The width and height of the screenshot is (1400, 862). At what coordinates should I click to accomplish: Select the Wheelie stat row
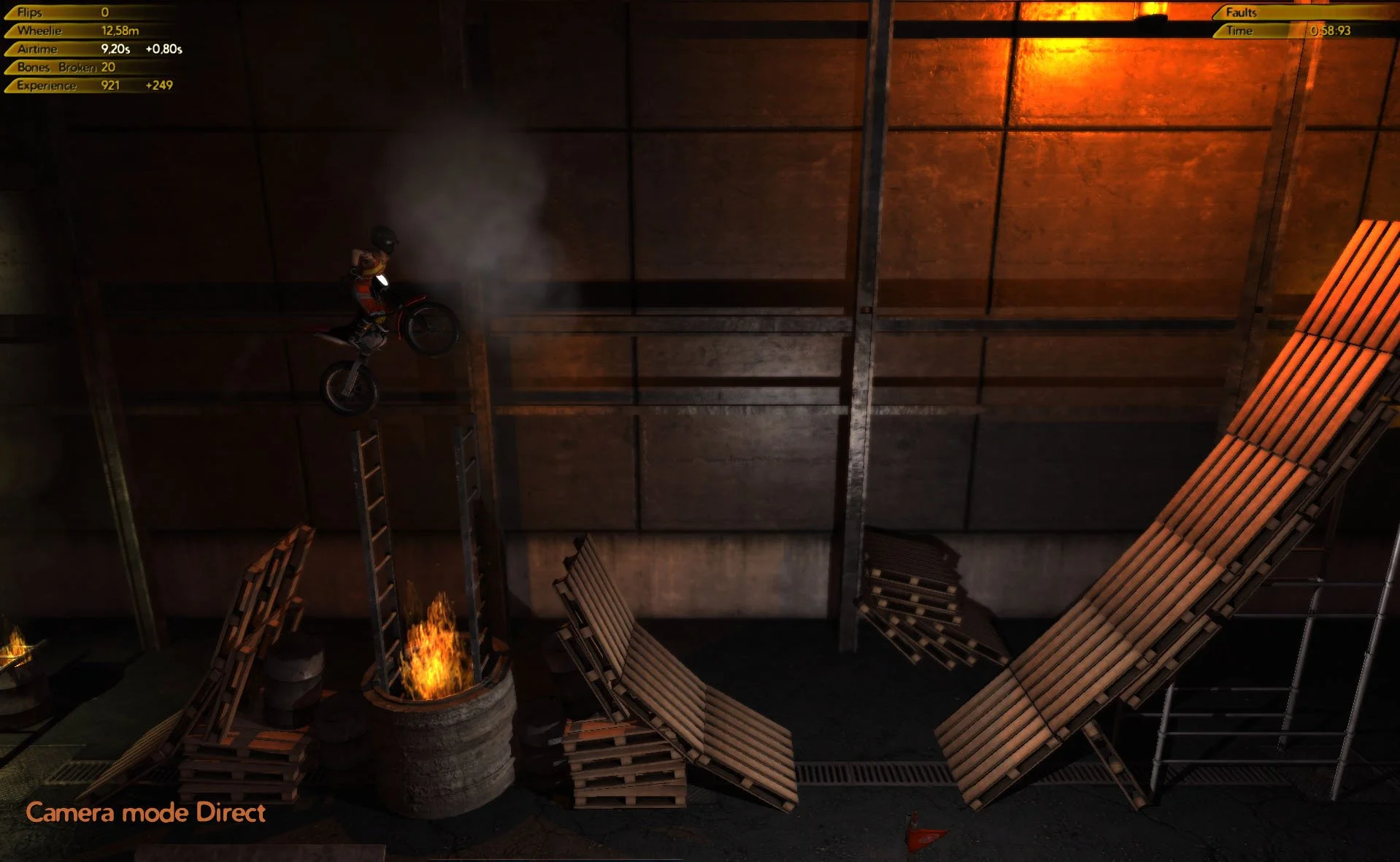tap(44, 30)
